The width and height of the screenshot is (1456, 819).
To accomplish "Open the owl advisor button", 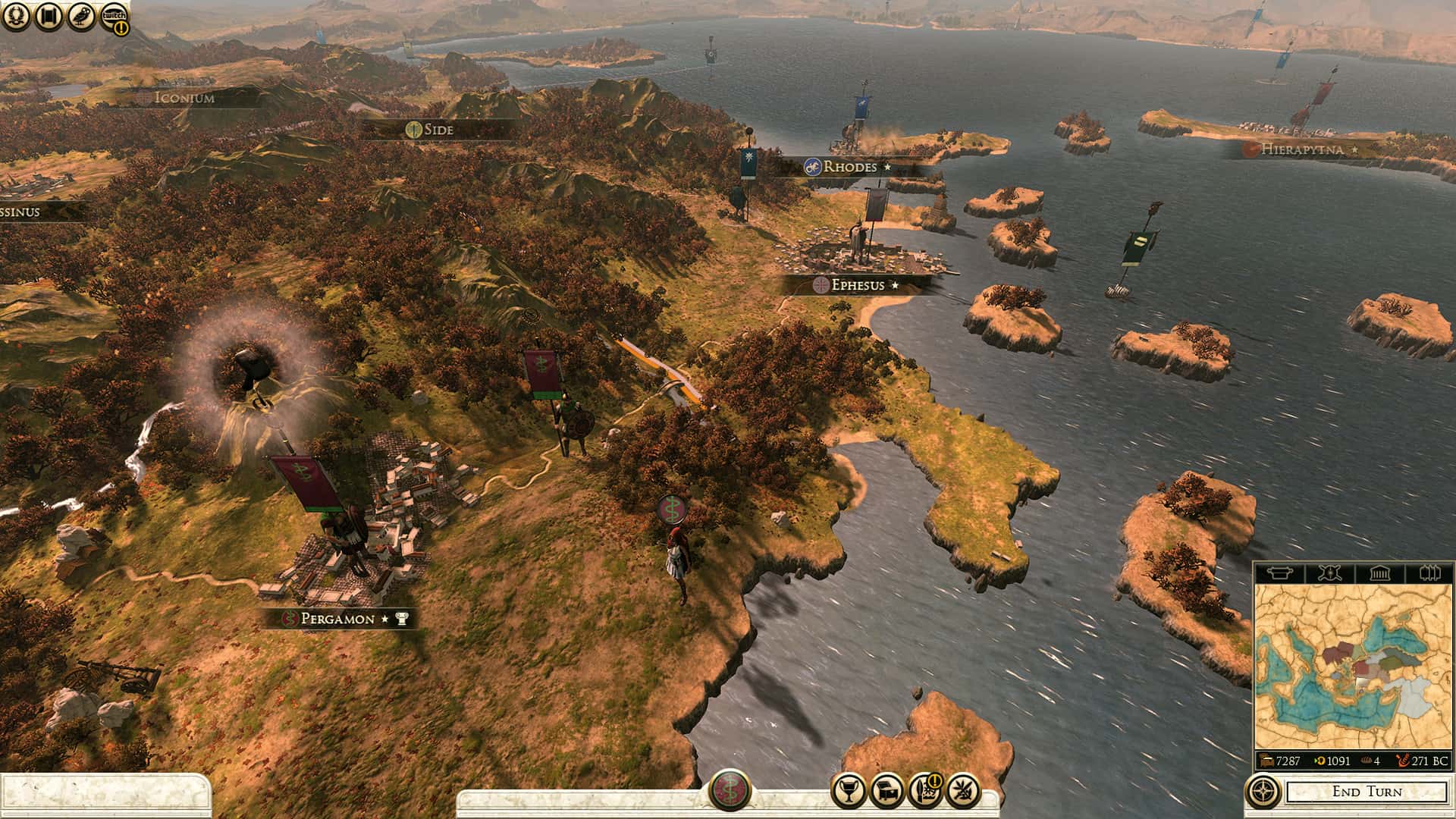I will 82,17.
